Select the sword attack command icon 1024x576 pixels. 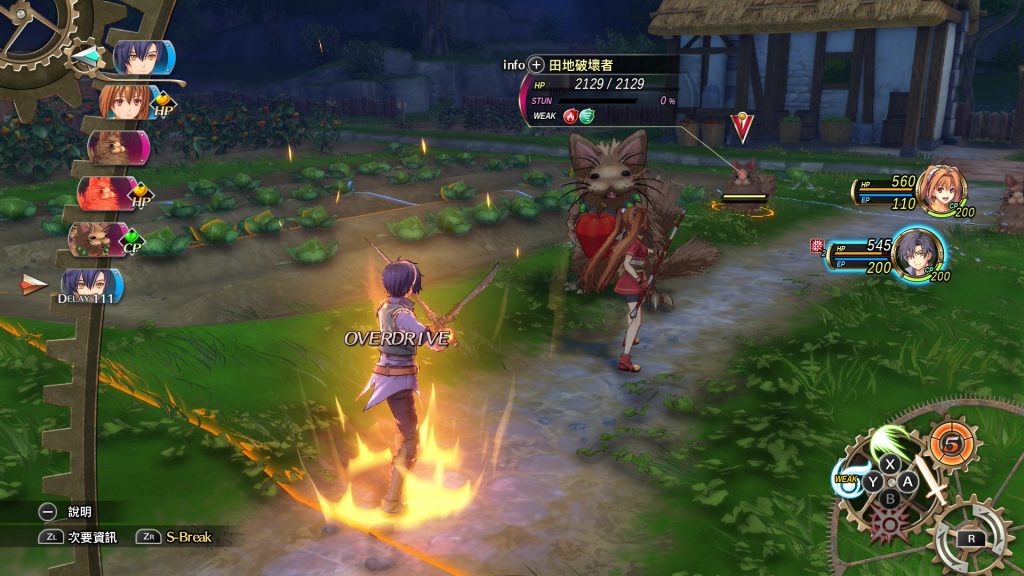pyautogui.click(x=935, y=490)
